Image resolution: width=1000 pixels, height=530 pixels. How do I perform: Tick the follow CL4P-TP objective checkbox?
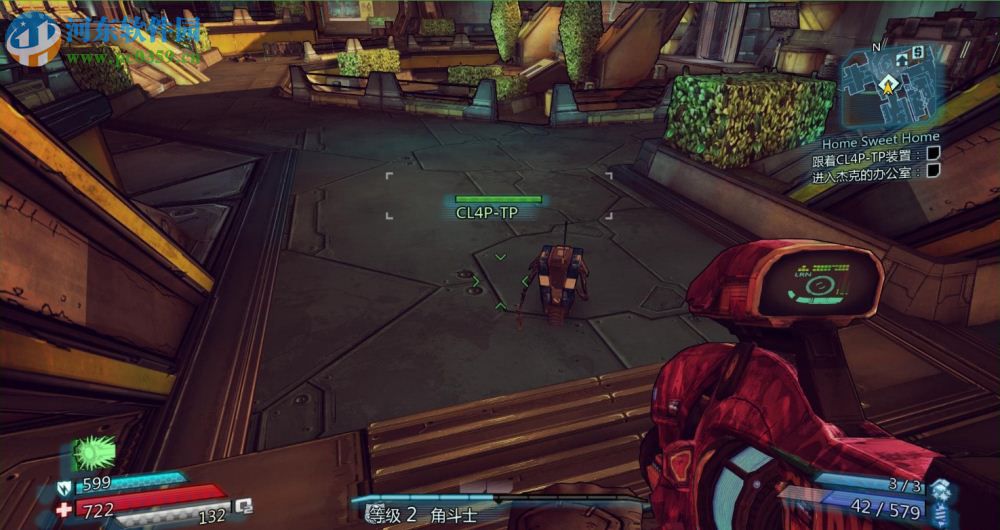pos(933,153)
